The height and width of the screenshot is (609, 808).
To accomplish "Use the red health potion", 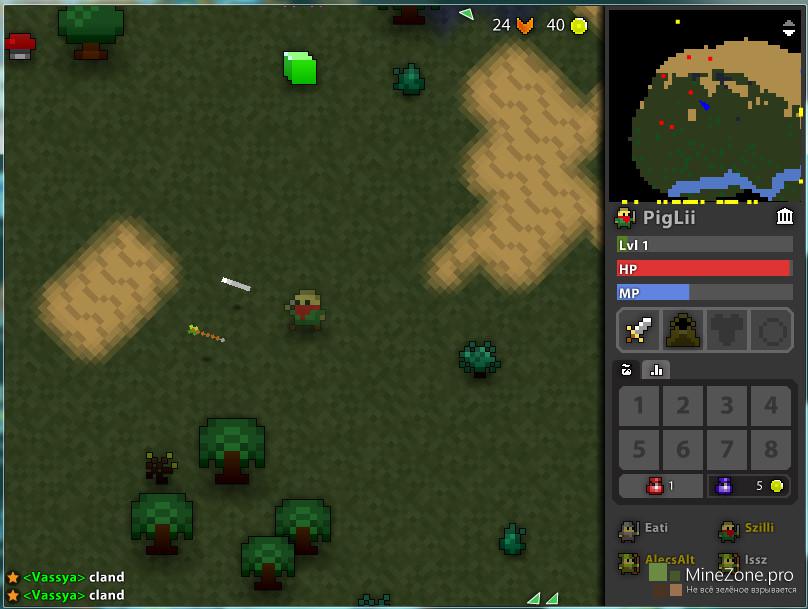I will click(x=660, y=486).
